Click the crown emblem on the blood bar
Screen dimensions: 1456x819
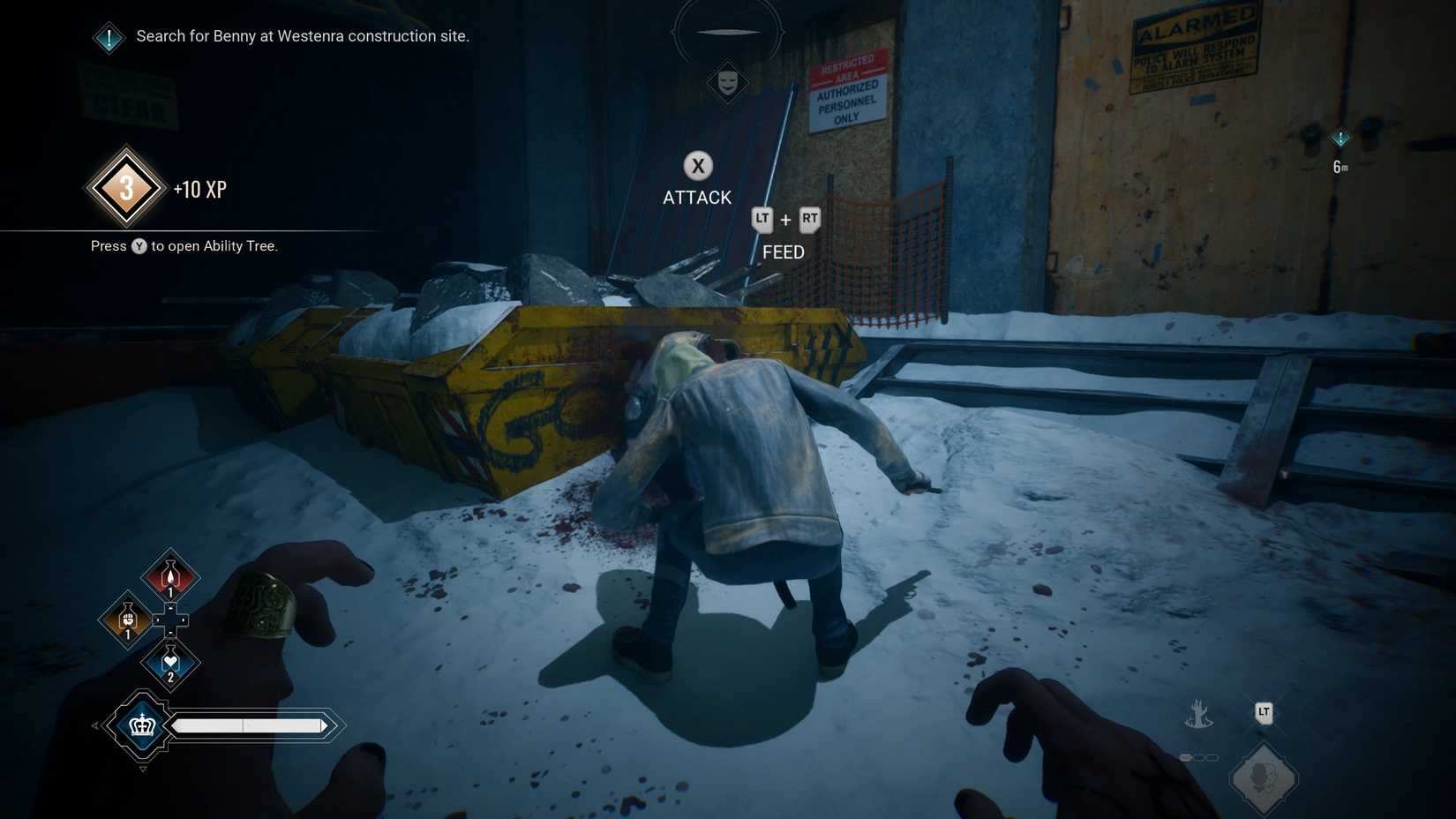tap(142, 725)
